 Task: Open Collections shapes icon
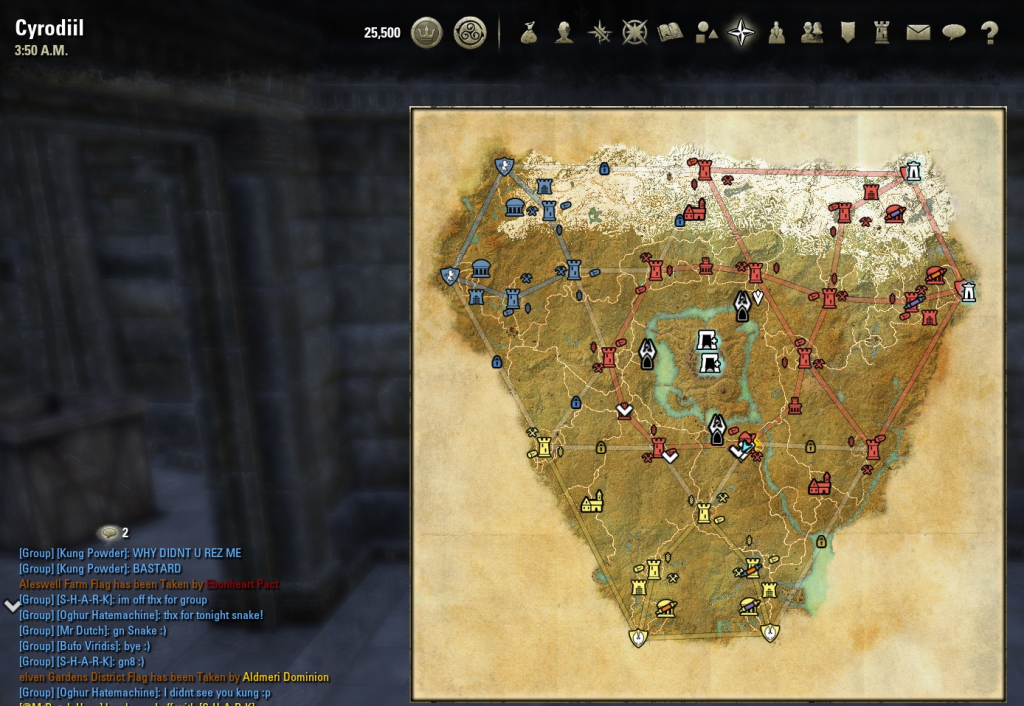(706, 33)
